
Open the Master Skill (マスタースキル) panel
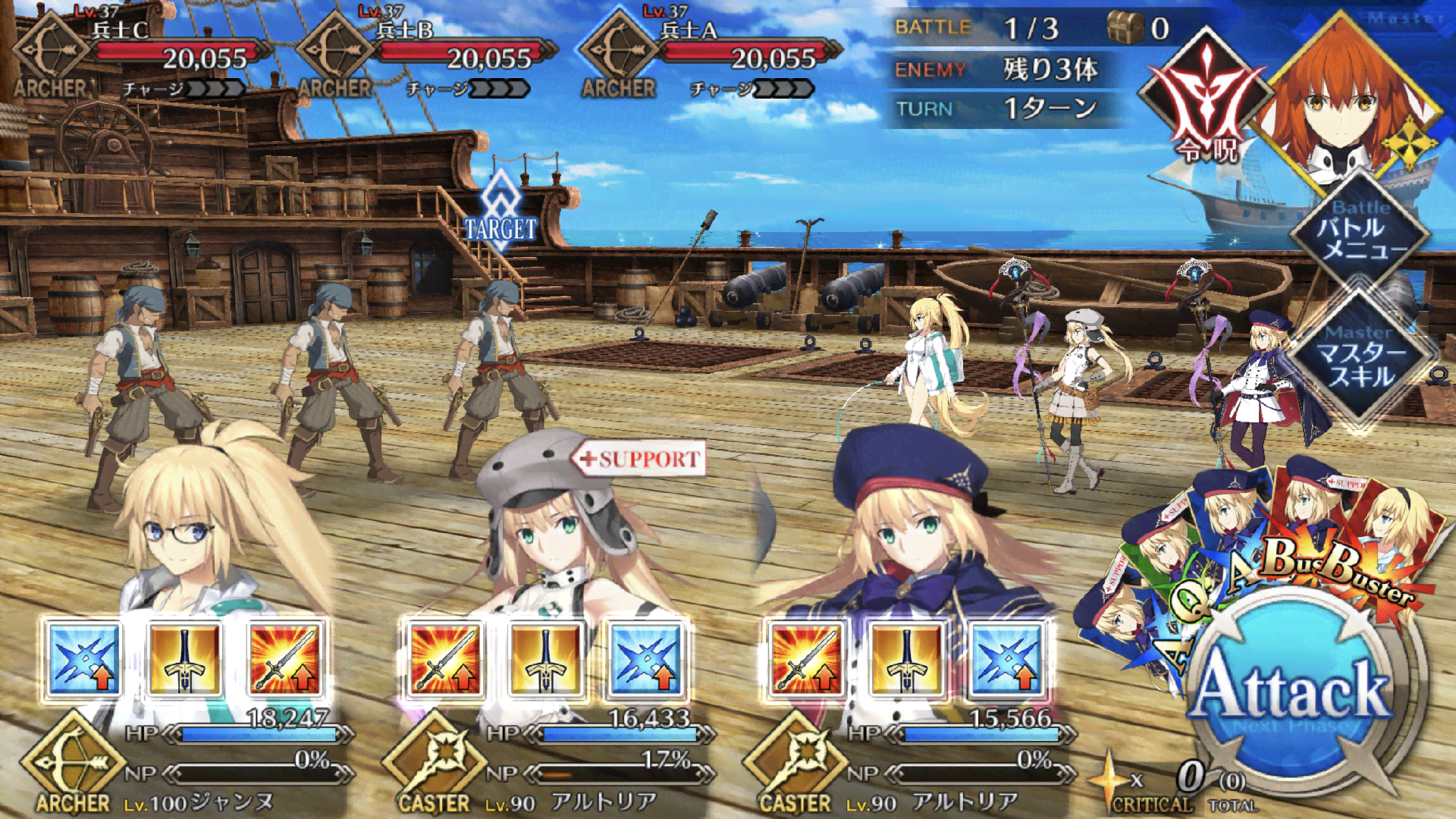(x=1361, y=358)
